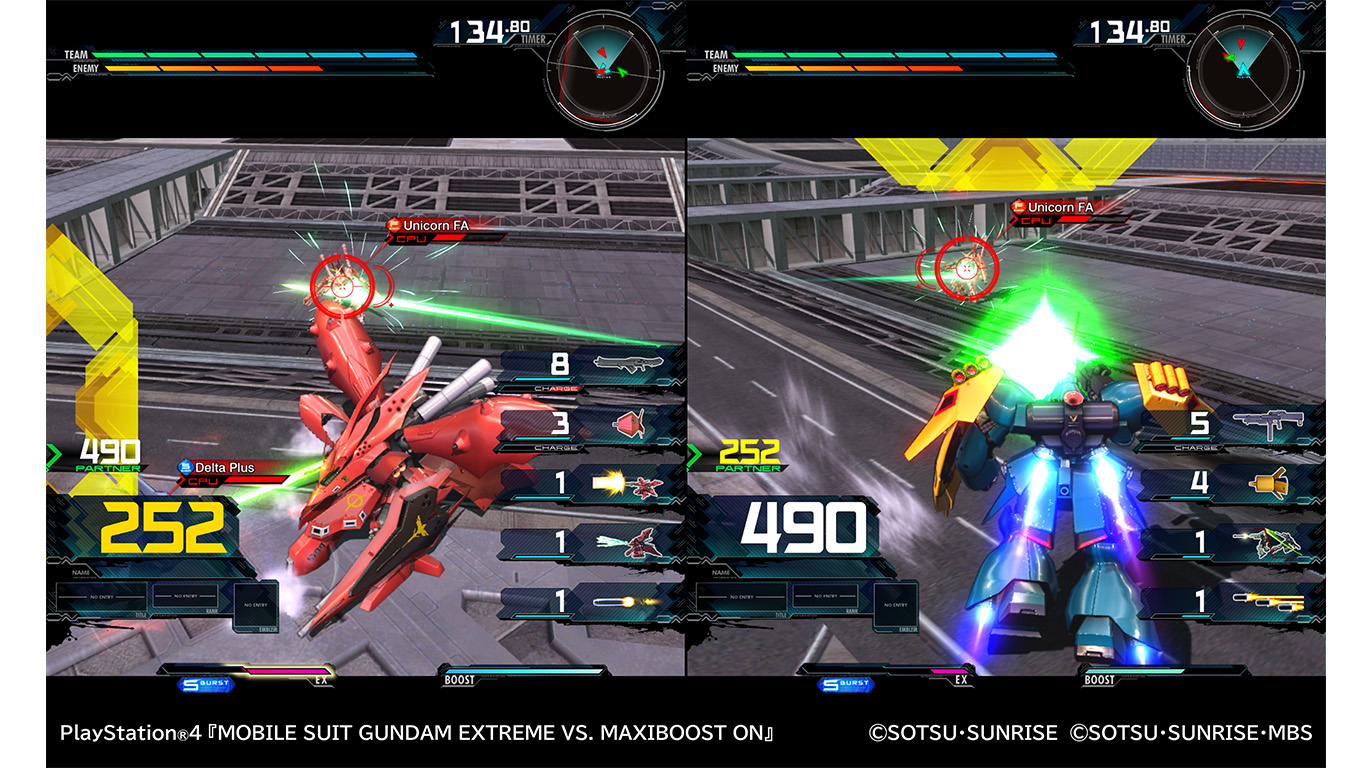The width and height of the screenshot is (1366, 768).
Task: Activate the green mobile suits assist icon
Action: click(1266, 543)
